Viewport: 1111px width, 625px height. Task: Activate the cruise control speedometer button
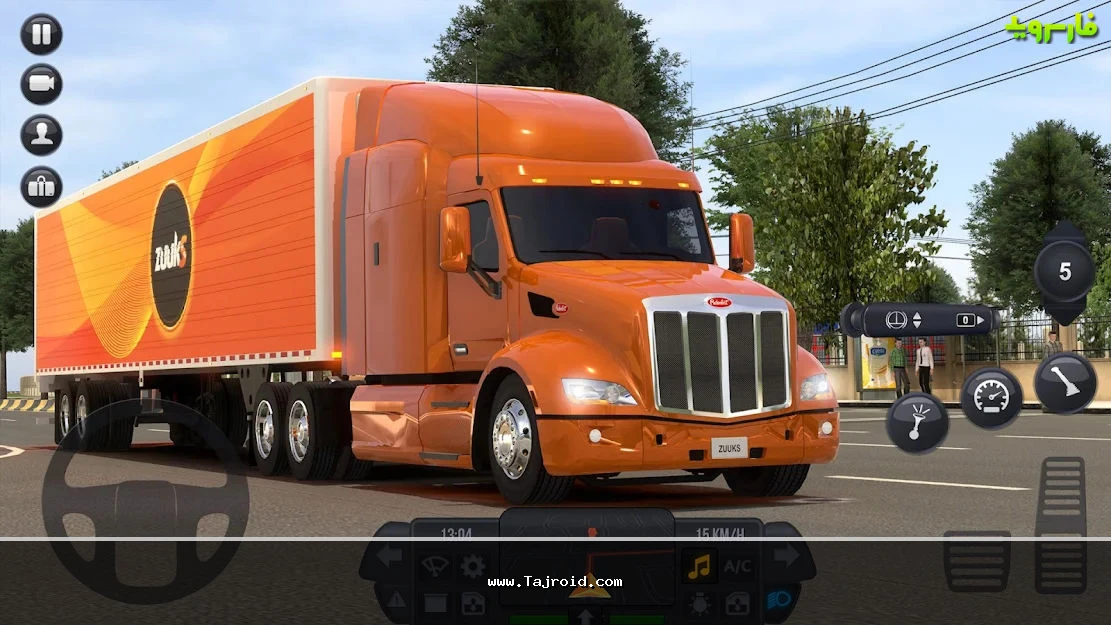tap(991, 397)
